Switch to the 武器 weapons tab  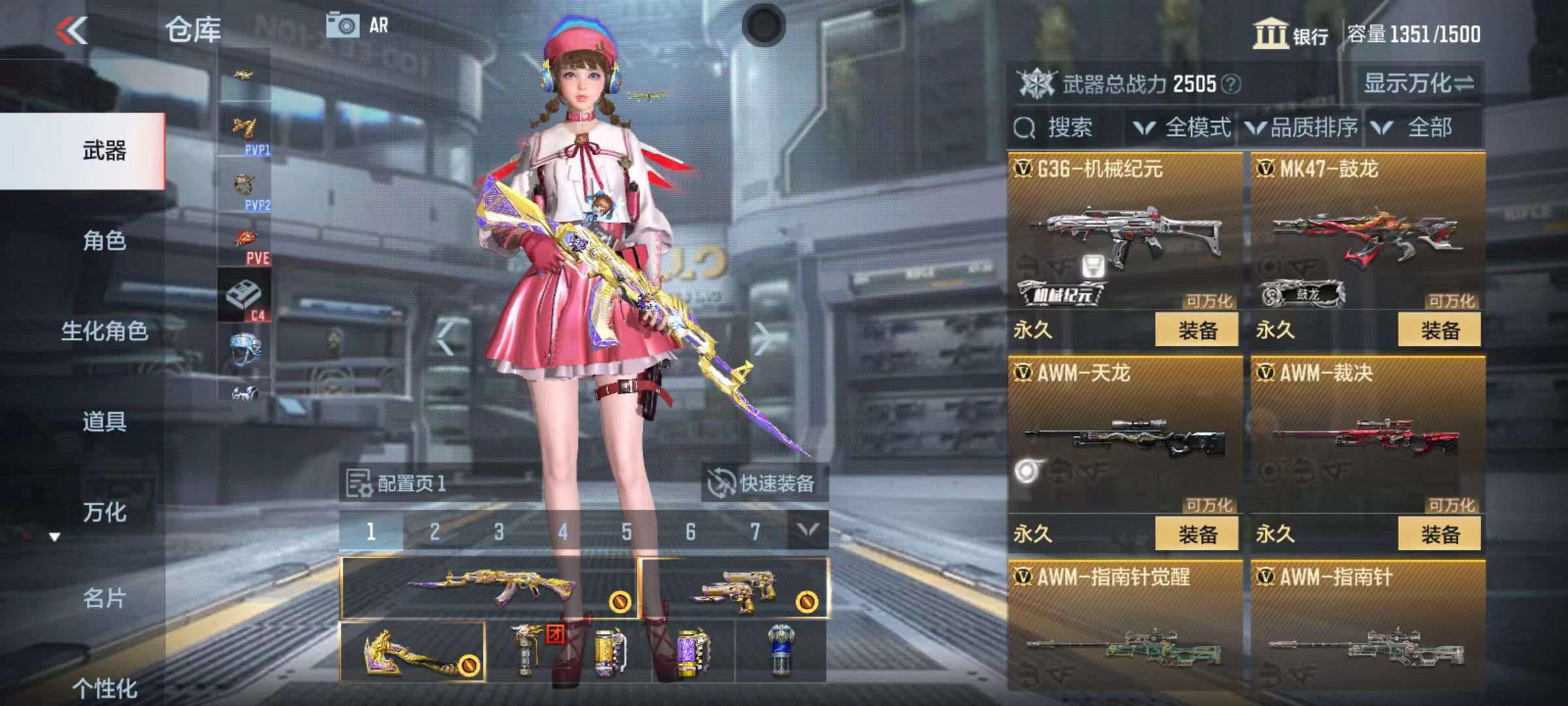coord(104,151)
